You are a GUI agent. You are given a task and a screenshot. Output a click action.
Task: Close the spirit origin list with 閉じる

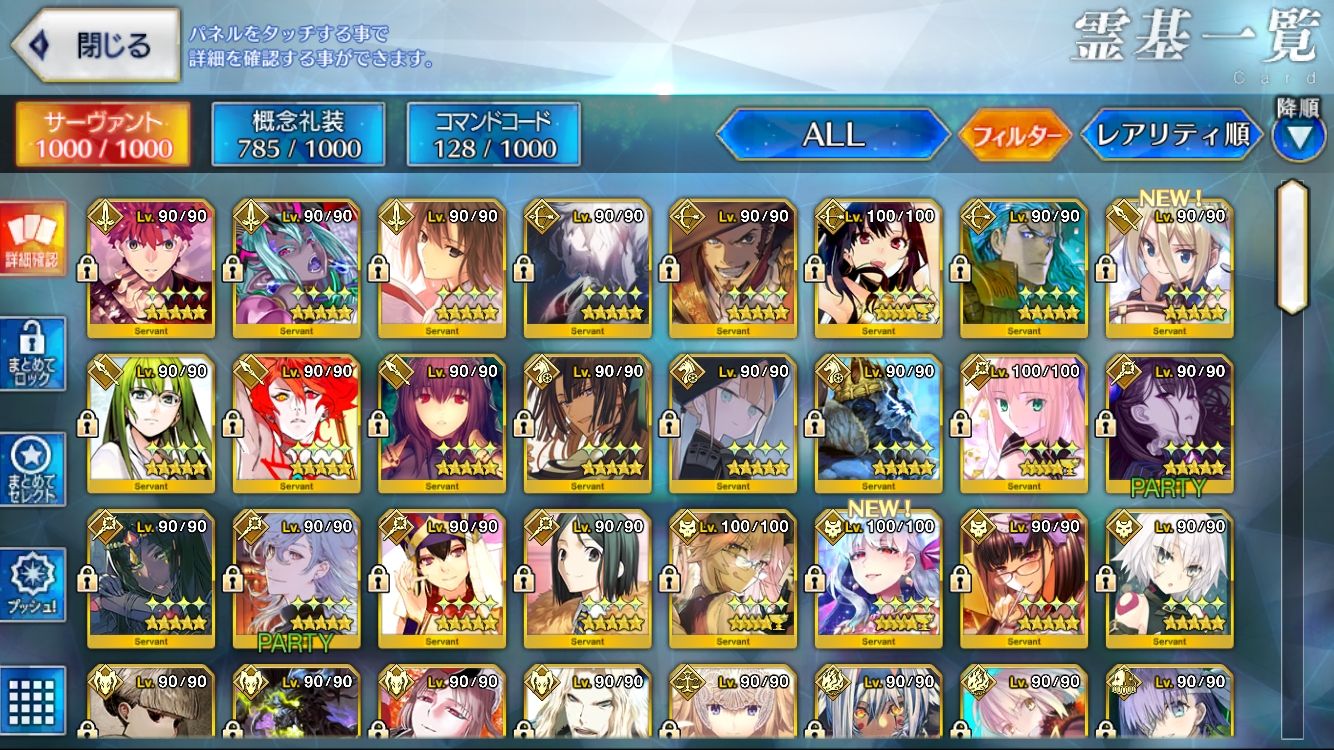95,45
